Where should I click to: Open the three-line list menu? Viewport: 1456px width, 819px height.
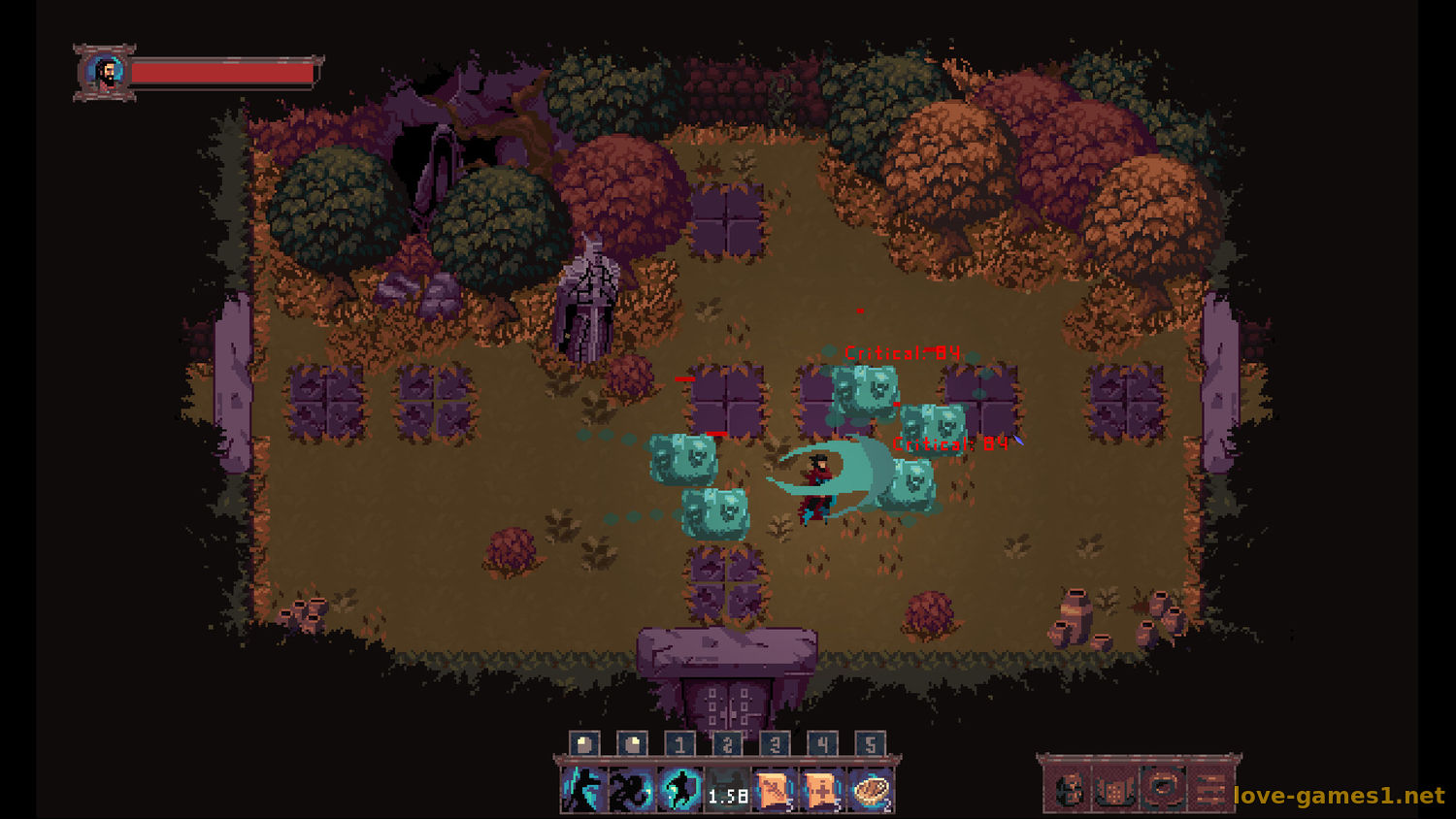pyautogui.click(x=1208, y=790)
